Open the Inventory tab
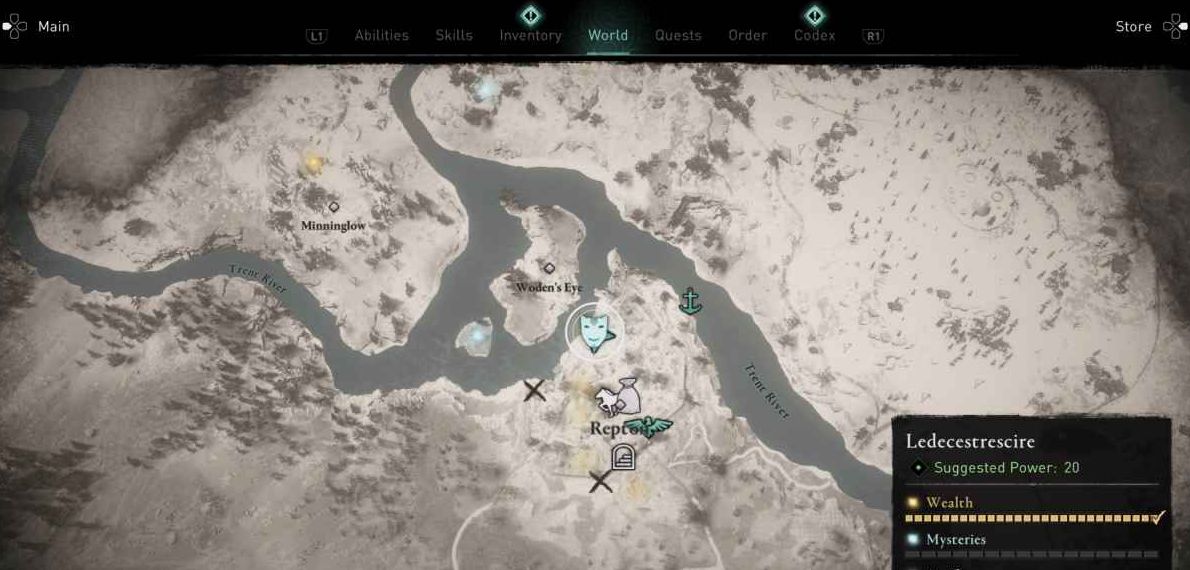Image resolution: width=1190 pixels, height=570 pixels. 530,35
